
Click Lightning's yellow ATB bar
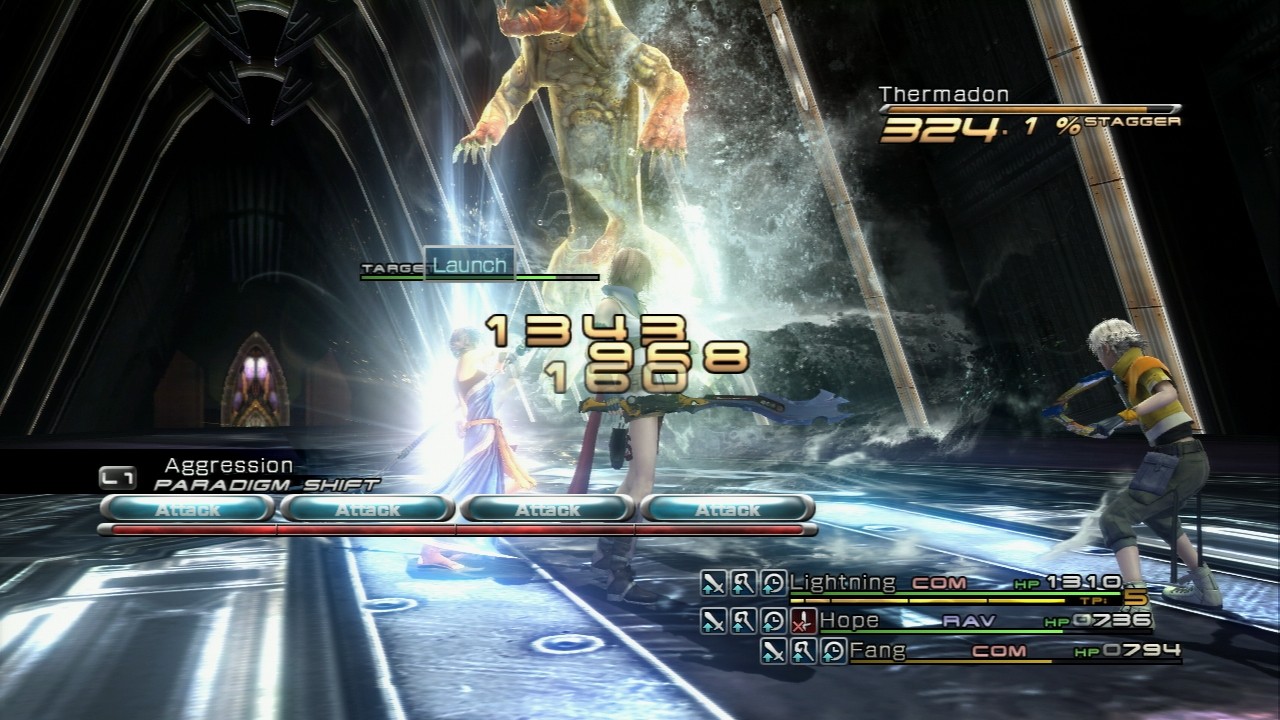930,599
